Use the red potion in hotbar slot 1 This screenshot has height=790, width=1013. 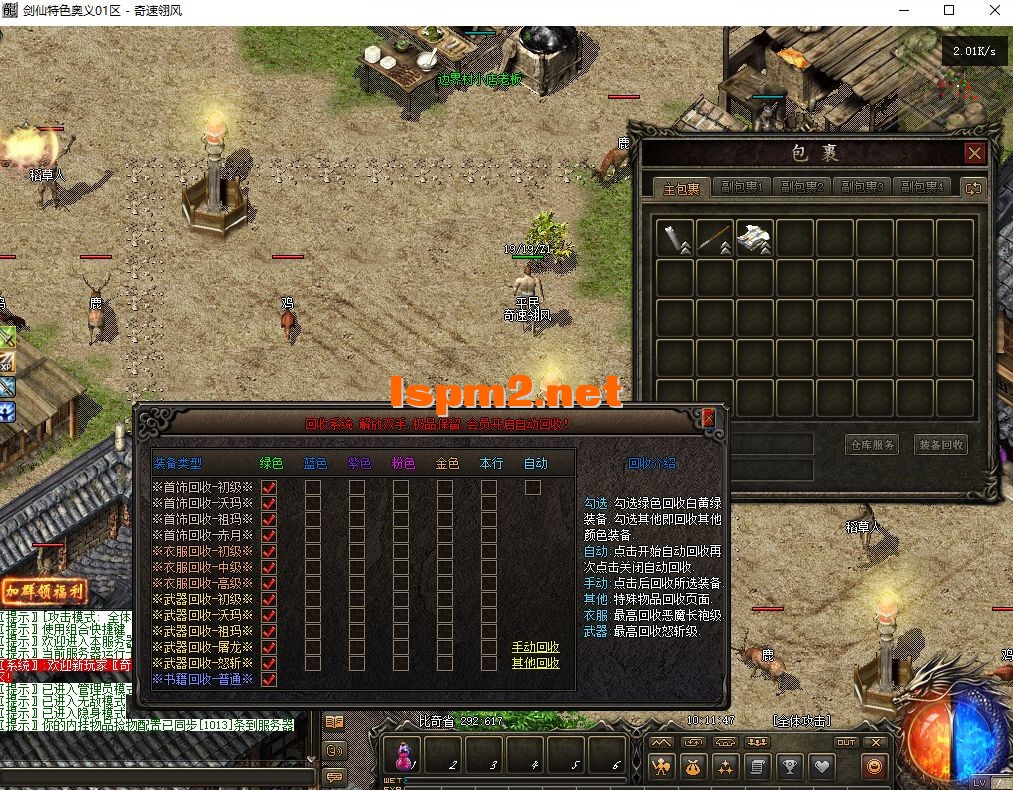(406, 754)
